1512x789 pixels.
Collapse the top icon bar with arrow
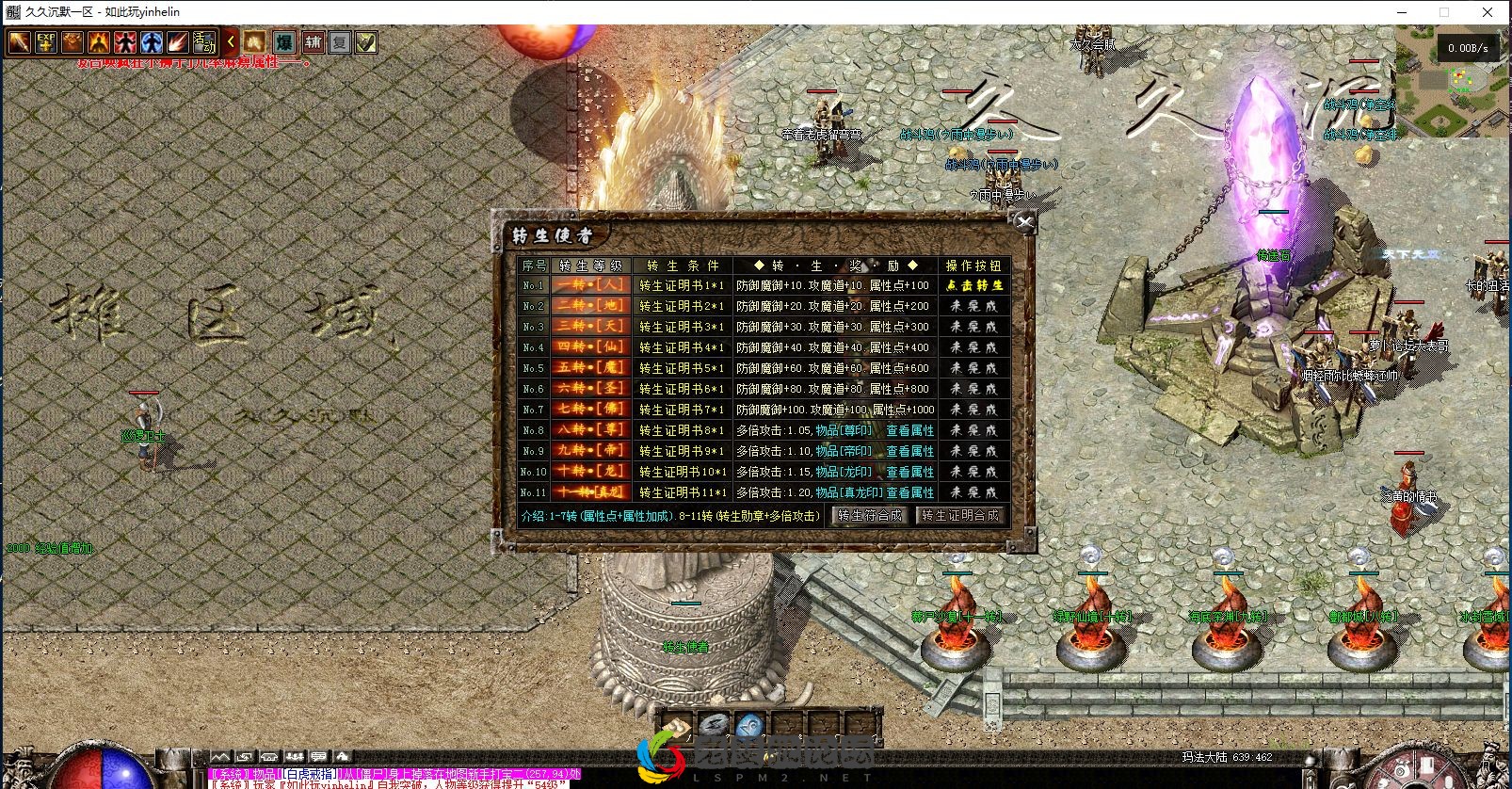[x=230, y=42]
